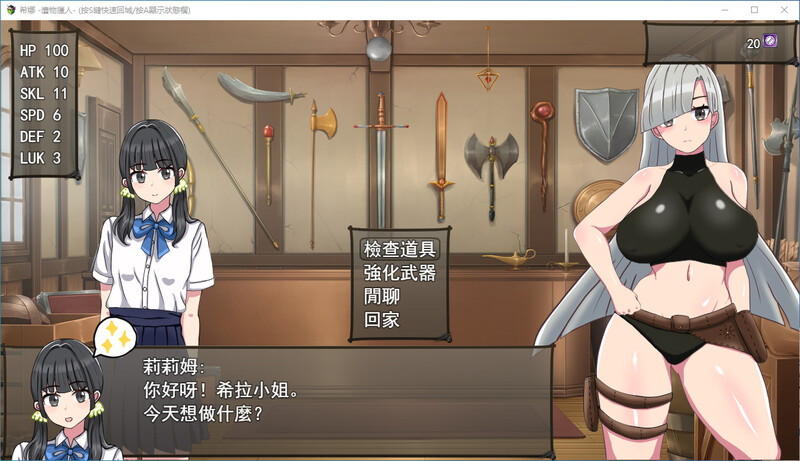Select 回家 to go home
The image size is (800, 461).
tap(386, 321)
